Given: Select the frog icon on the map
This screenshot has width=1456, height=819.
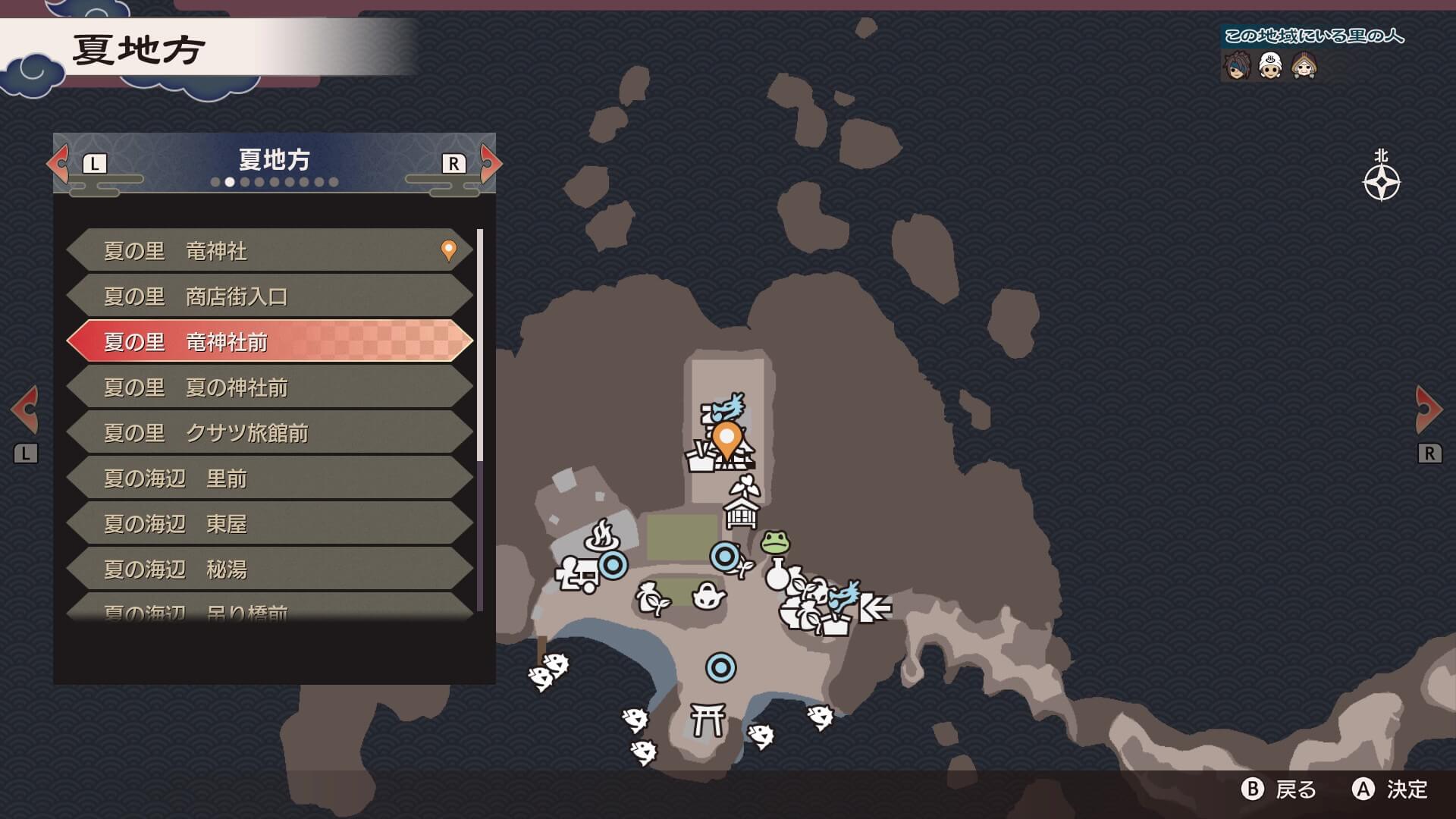Looking at the screenshot, I should pyautogui.click(x=775, y=542).
